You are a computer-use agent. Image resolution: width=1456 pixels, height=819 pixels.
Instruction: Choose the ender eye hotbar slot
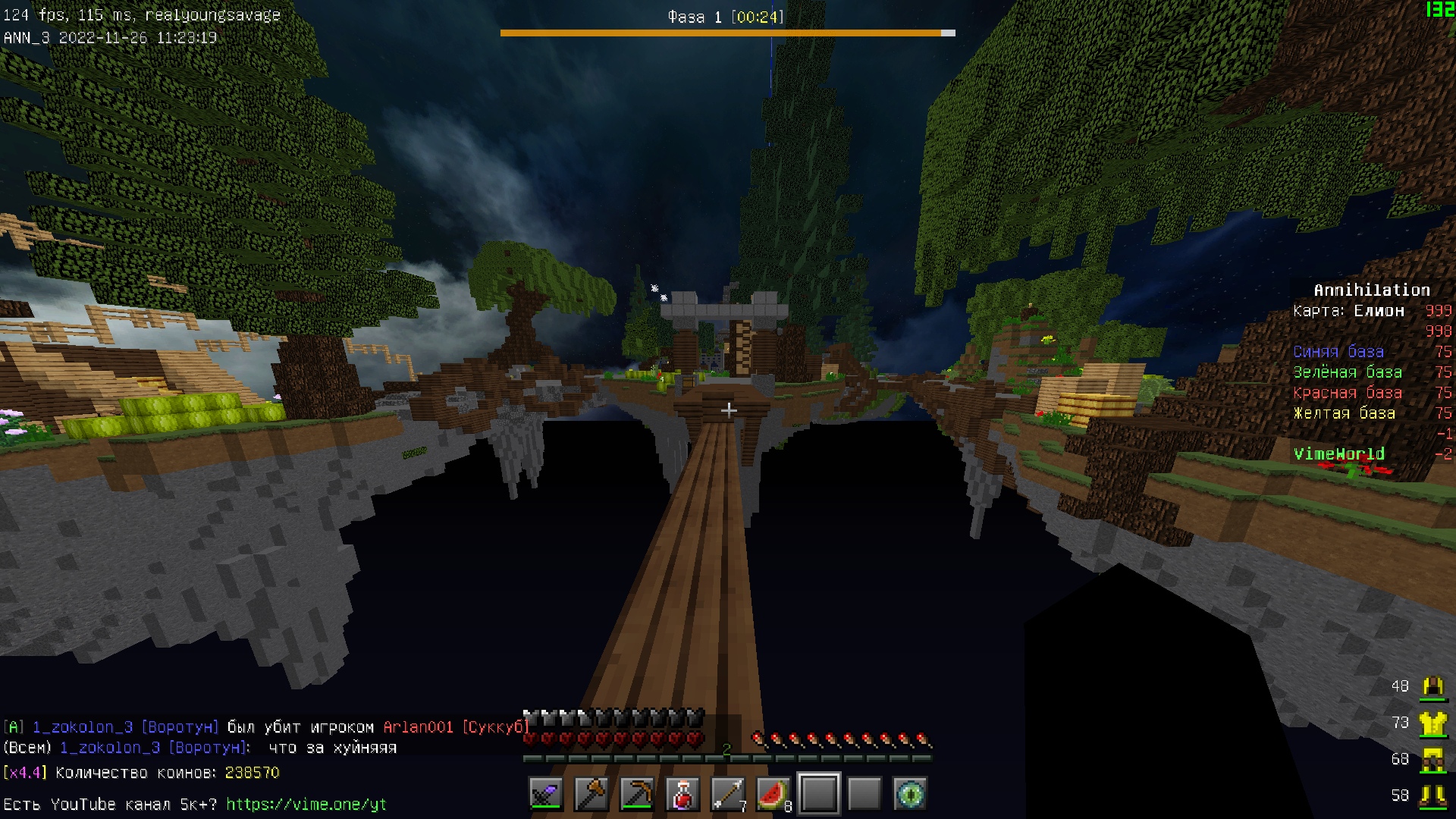[x=910, y=794]
